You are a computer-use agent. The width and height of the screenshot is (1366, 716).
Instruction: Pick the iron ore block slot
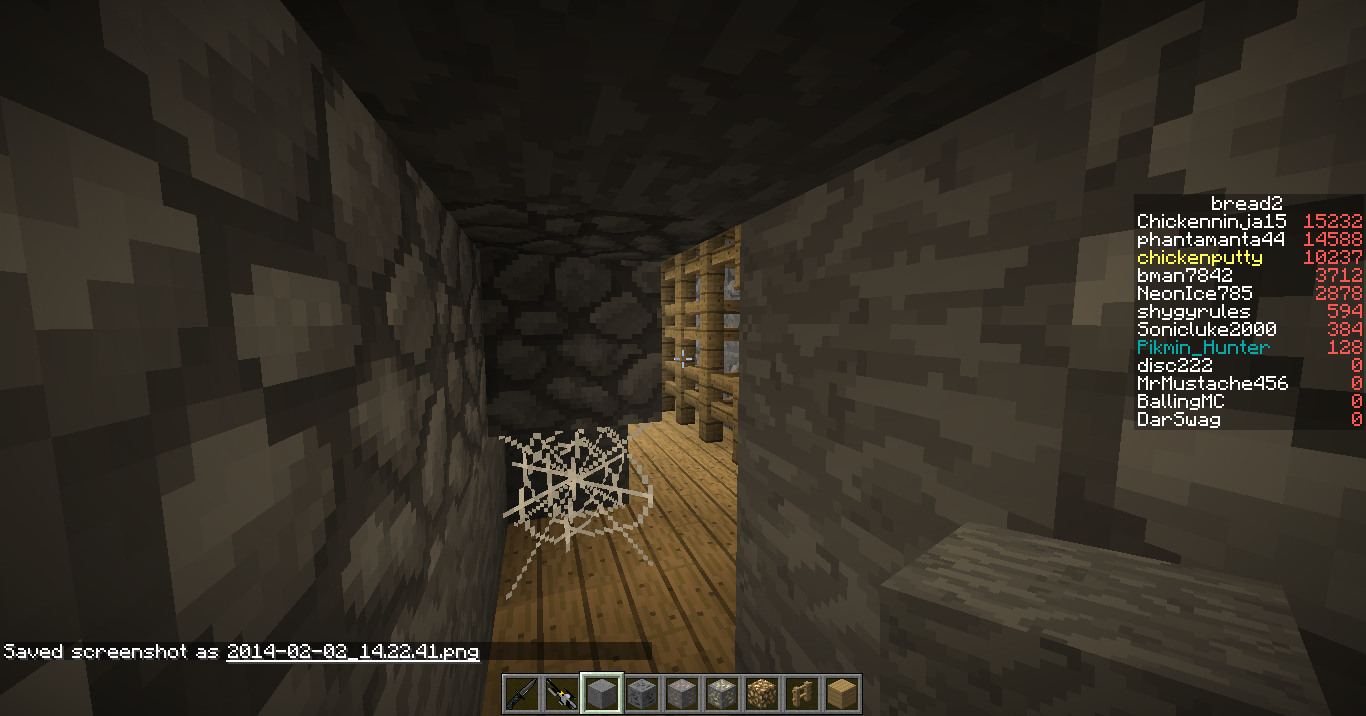[x=682, y=693]
